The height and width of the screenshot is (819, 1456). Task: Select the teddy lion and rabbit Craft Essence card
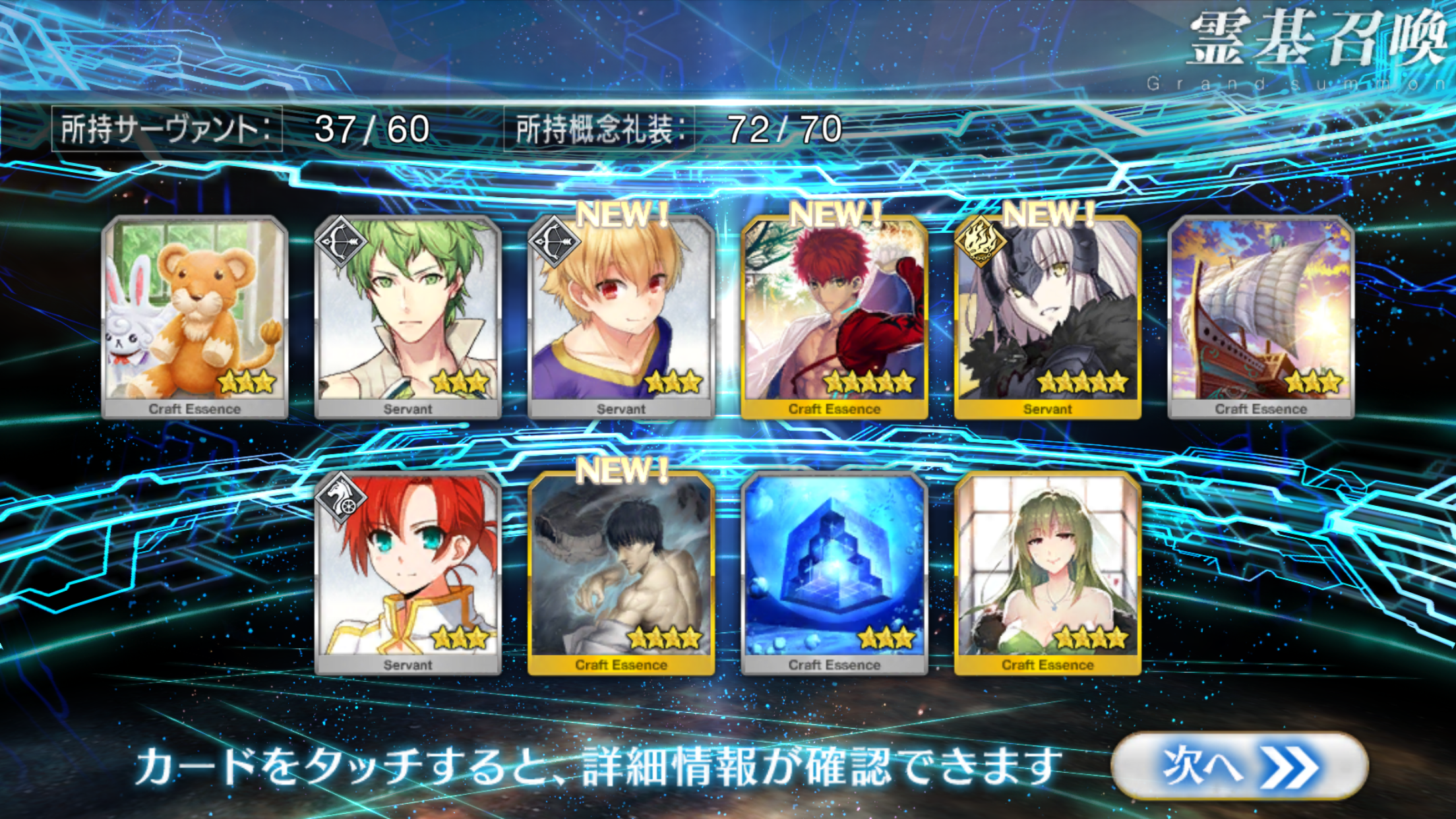point(195,317)
